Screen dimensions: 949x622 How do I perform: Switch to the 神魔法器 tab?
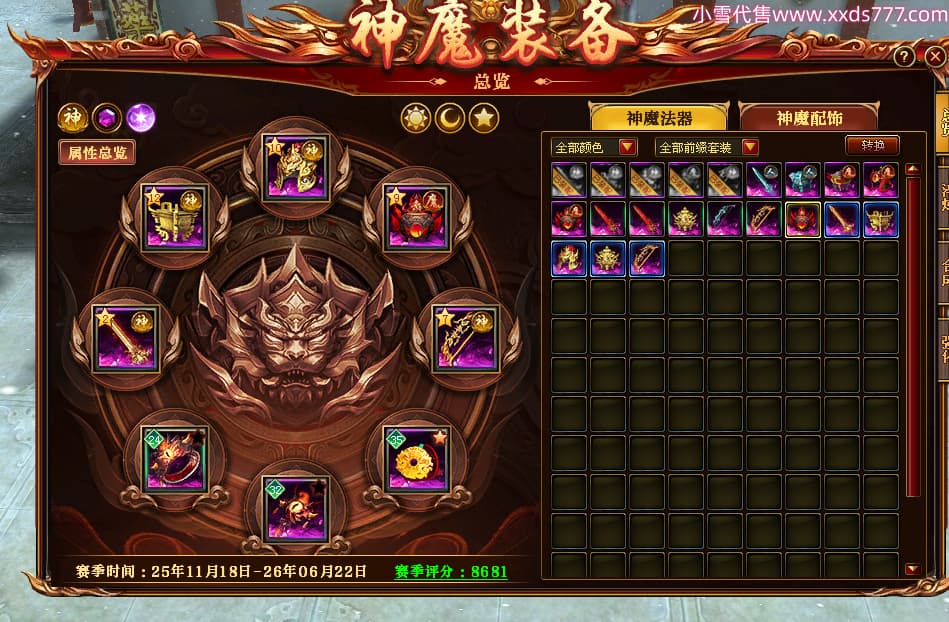point(658,118)
